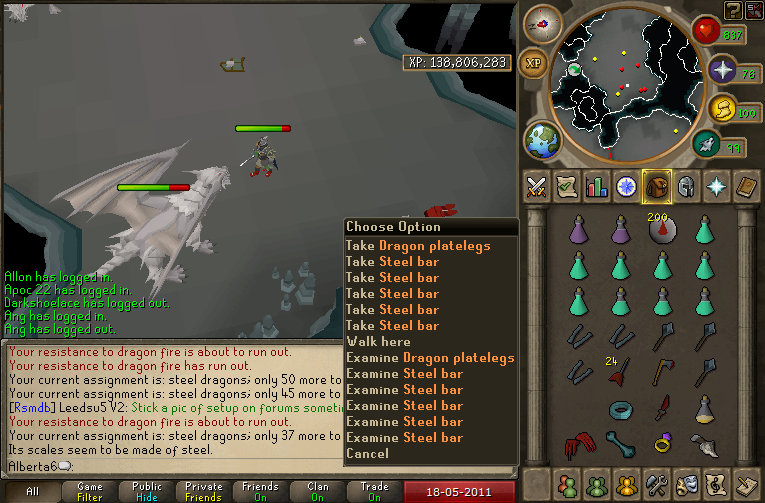Open the combat styles tab with crossed swords
Screen dimensions: 765x503
pos(536,186)
